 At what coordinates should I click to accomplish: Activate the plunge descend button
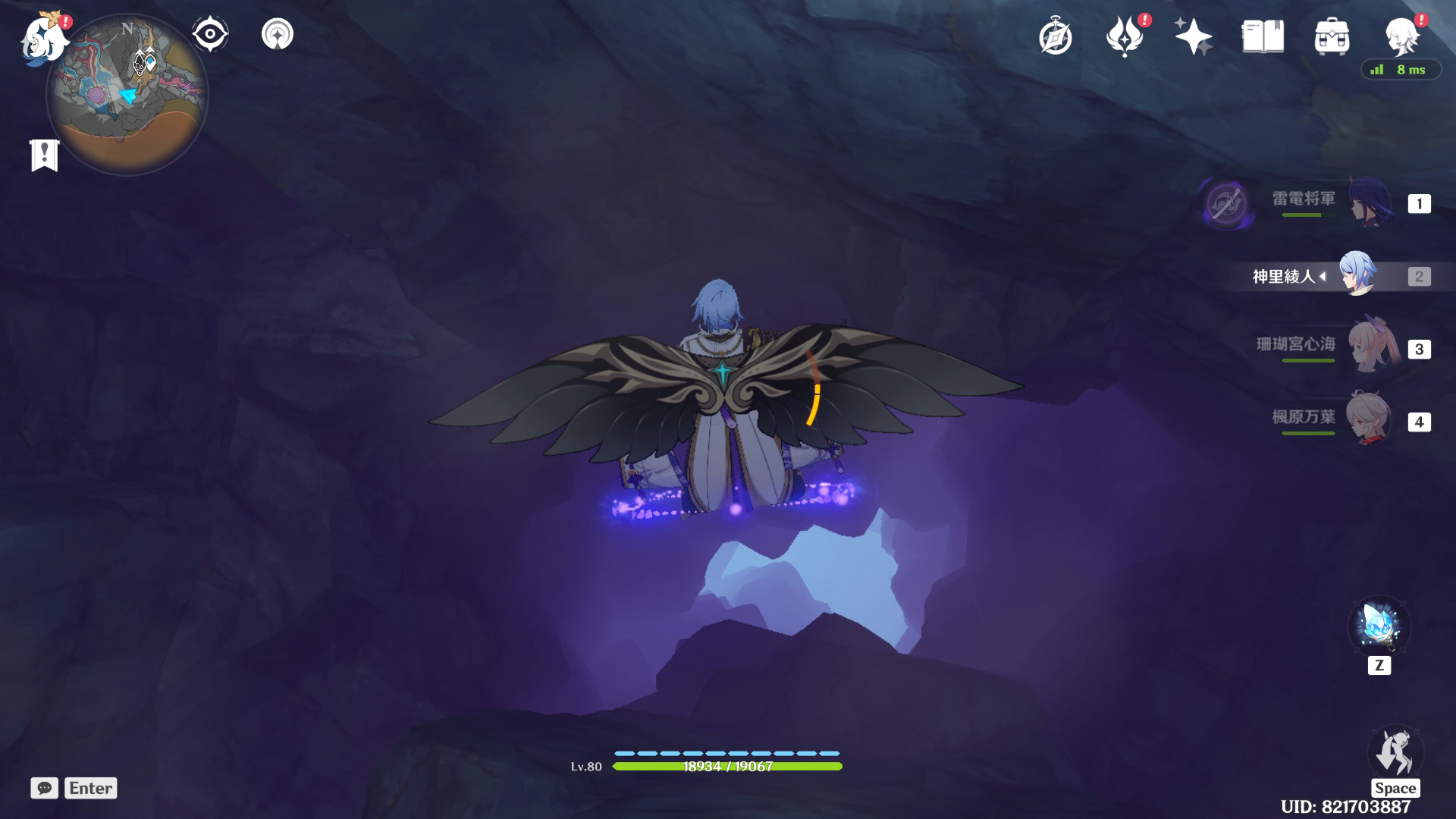pos(1395,752)
